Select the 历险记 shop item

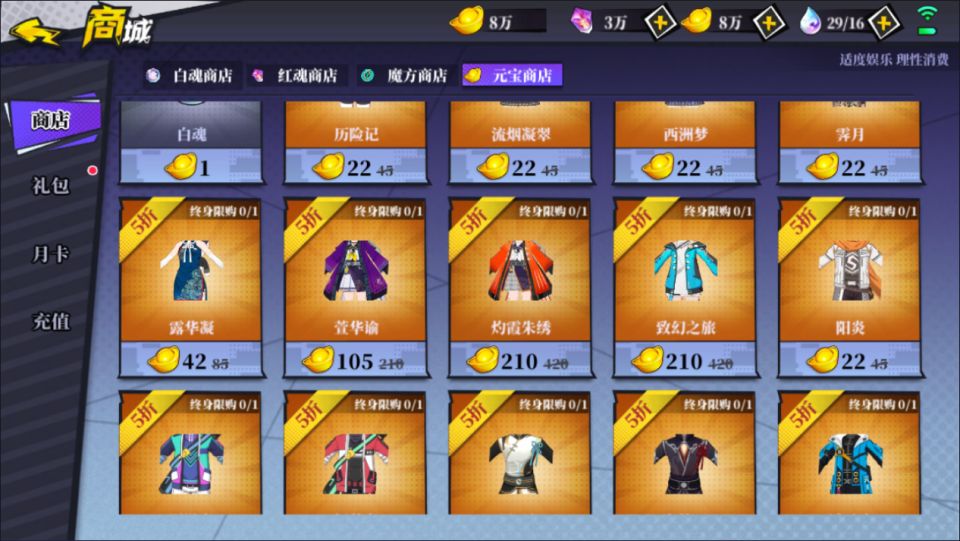[355, 142]
